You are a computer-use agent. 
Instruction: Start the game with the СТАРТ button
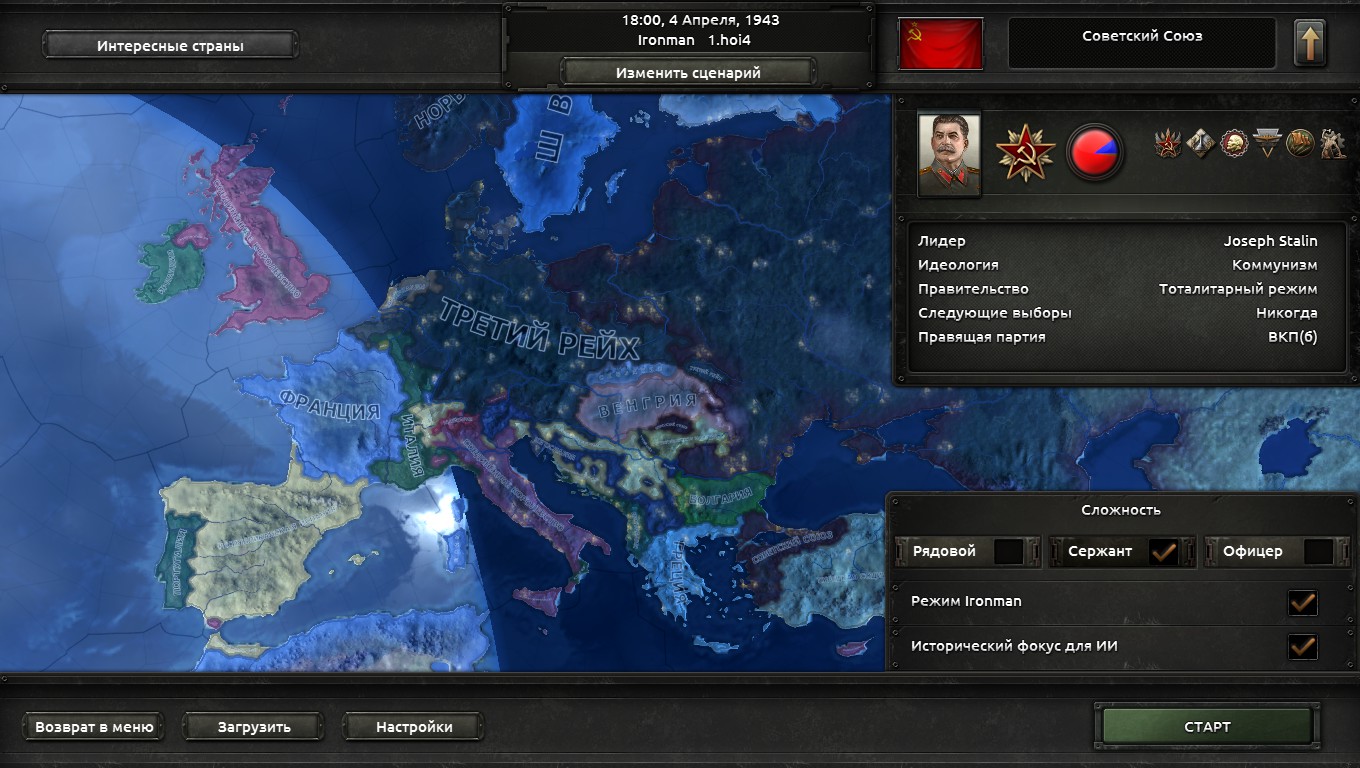pyautogui.click(x=1206, y=727)
